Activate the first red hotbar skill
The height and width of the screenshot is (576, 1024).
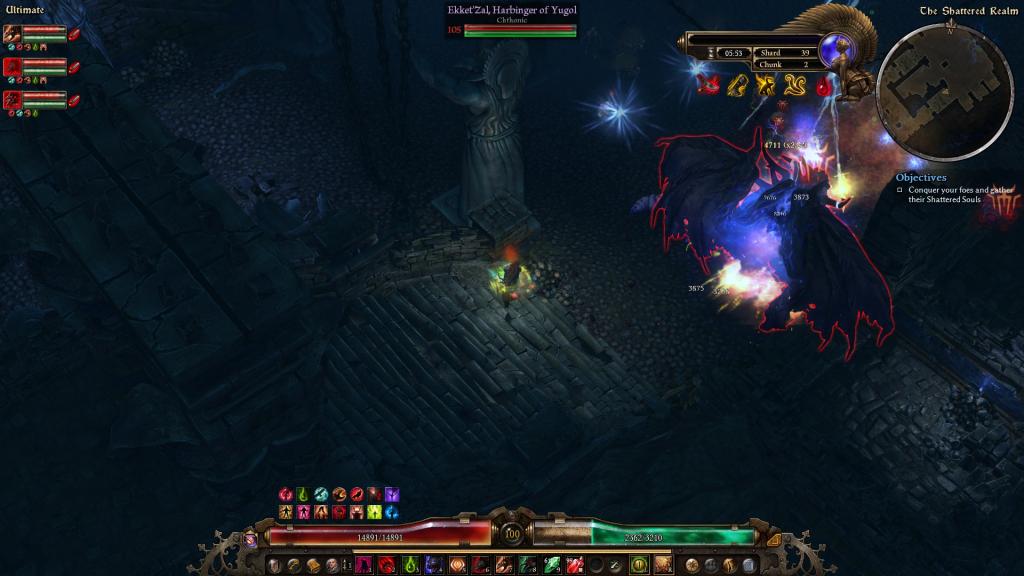pos(386,565)
